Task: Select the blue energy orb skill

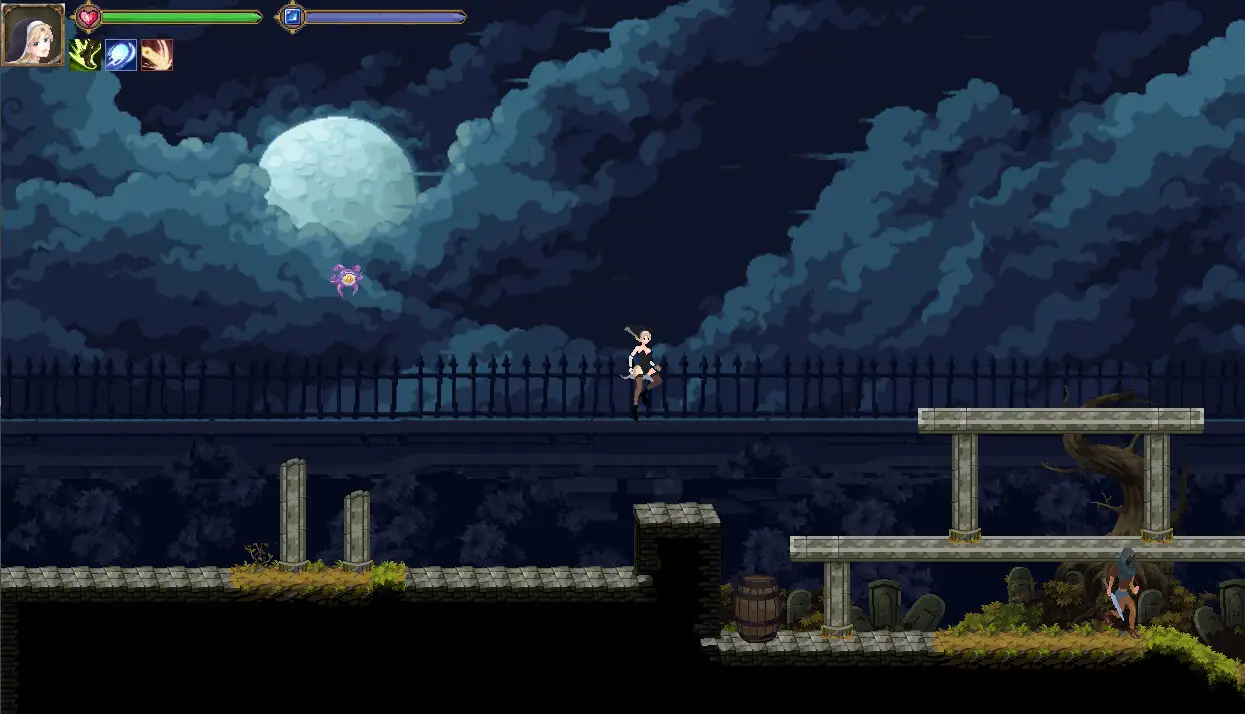Action: pos(121,55)
